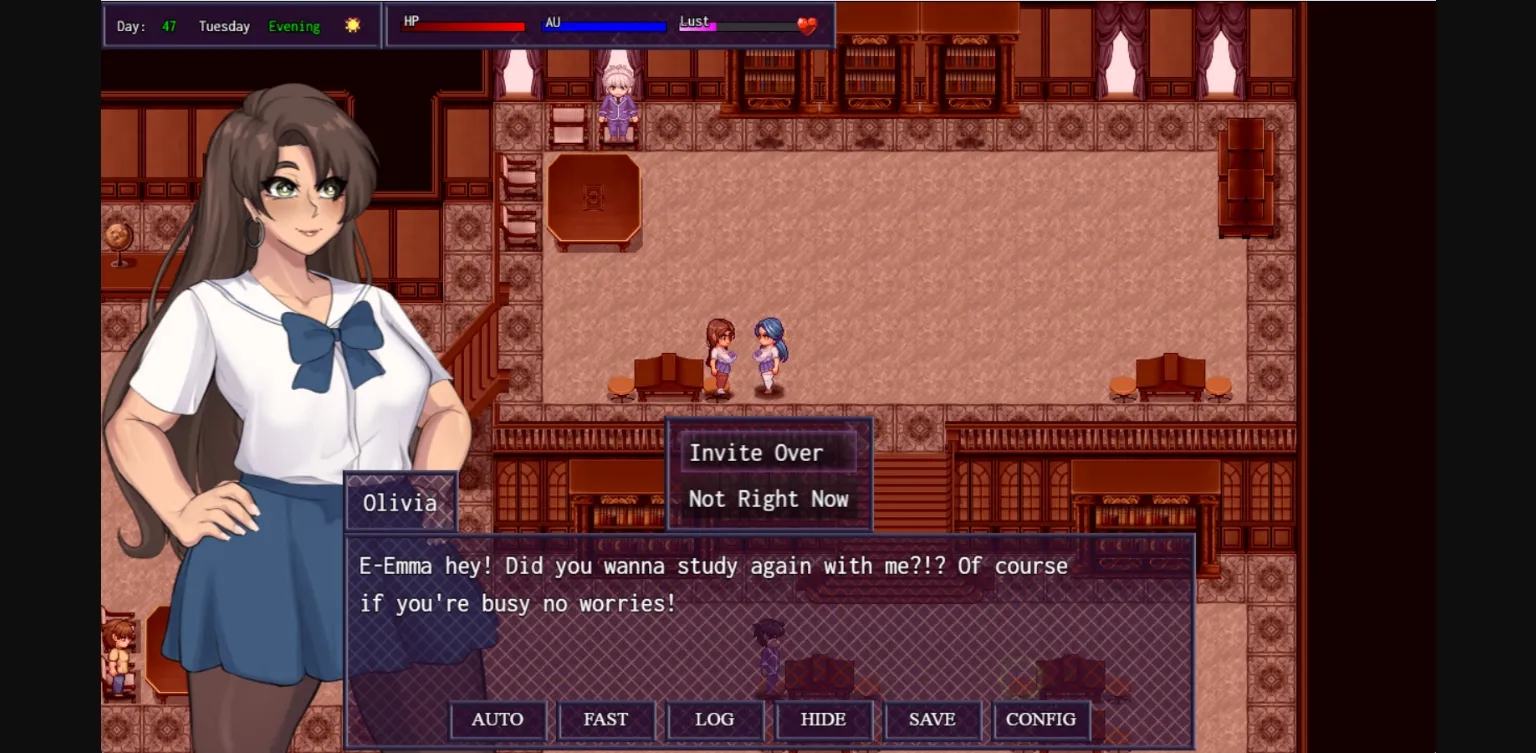Hide the dialogue window with HIDE

point(824,719)
